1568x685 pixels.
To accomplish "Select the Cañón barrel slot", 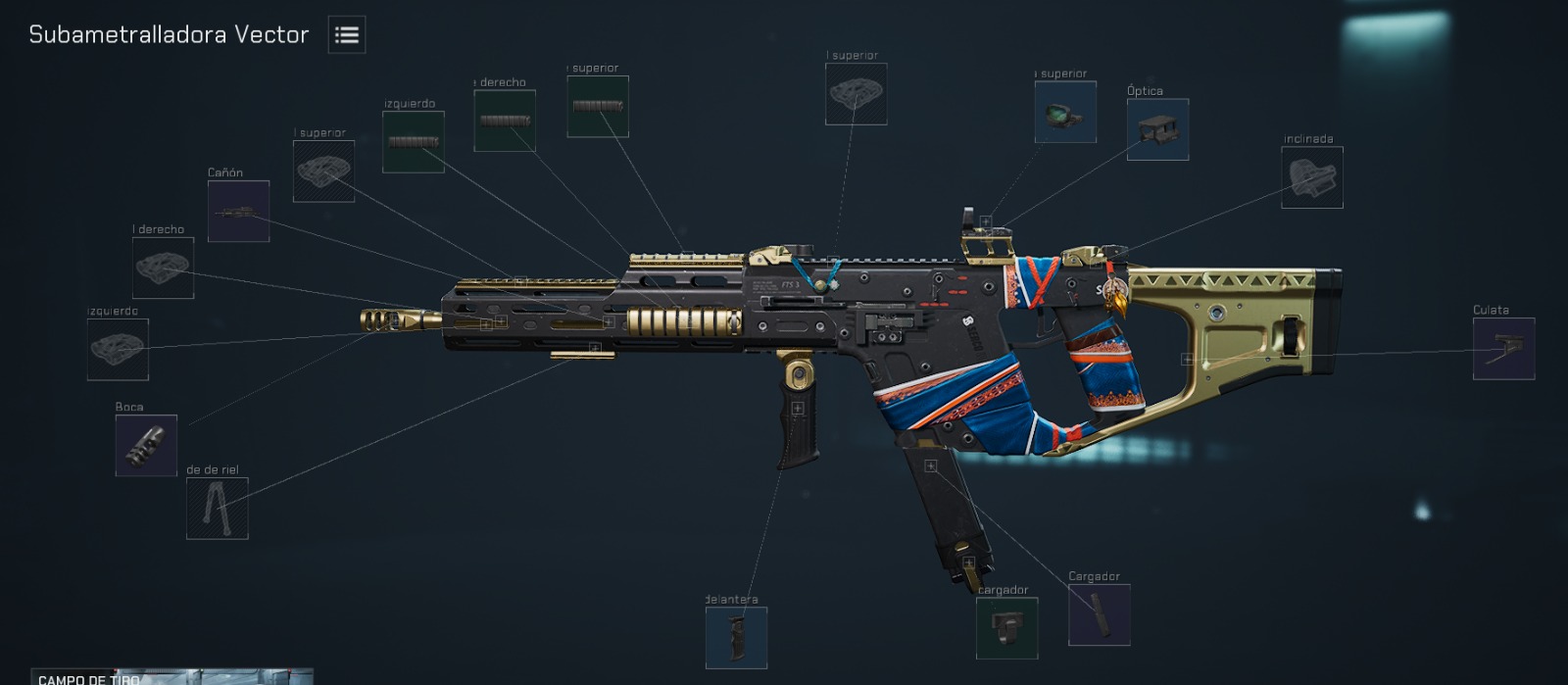I will point(238,211).
